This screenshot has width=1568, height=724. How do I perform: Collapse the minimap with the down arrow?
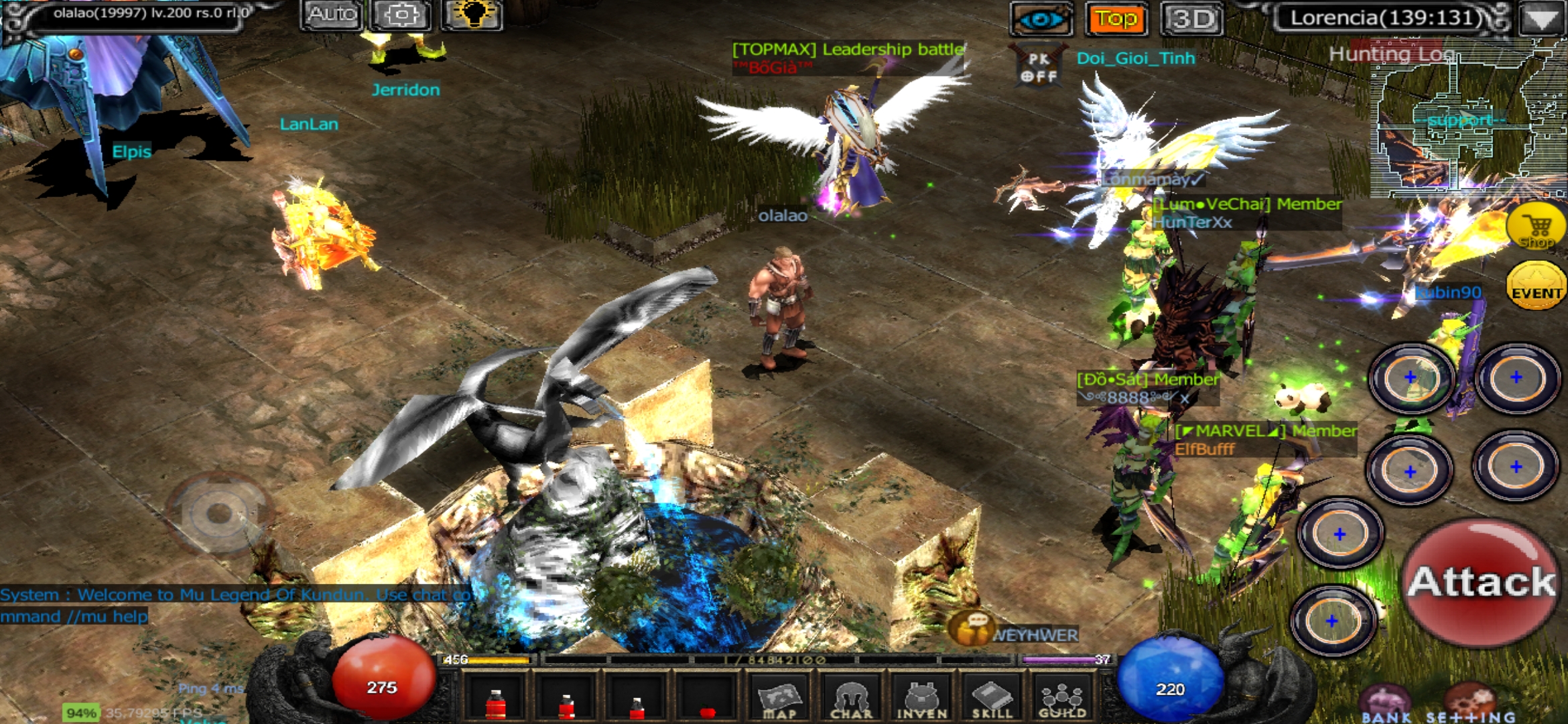[x=1541, y=19]
